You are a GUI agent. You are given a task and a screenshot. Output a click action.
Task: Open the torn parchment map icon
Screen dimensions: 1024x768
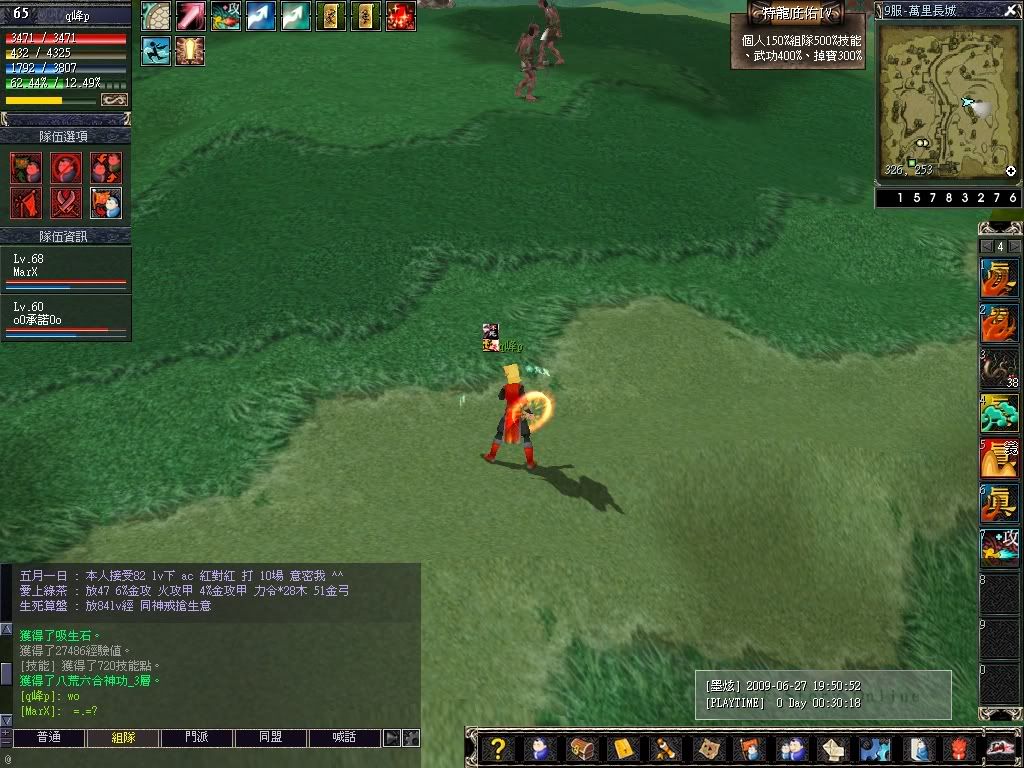[709, 748]
